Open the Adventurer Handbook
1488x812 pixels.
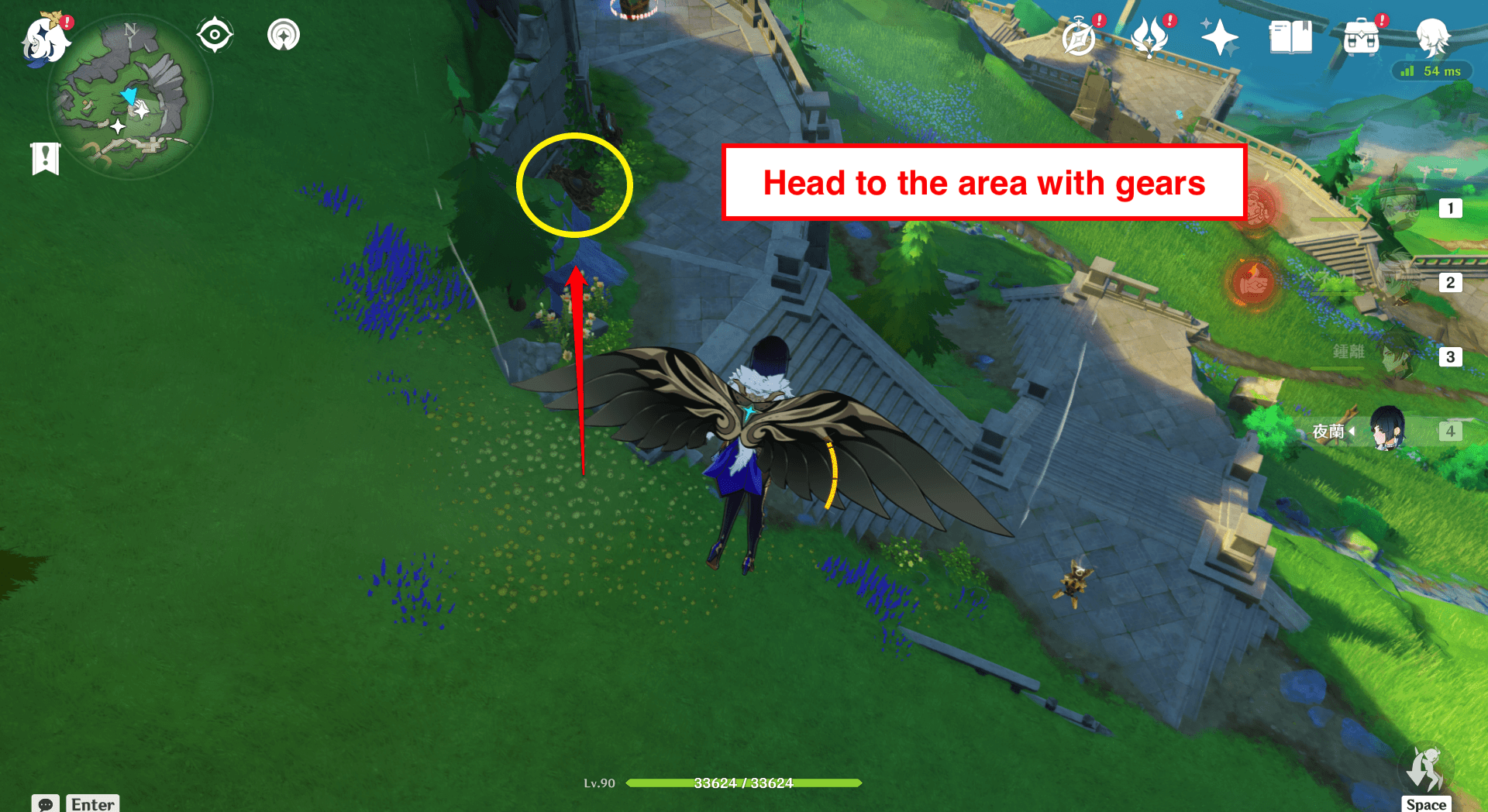(x=1080, y=36)
